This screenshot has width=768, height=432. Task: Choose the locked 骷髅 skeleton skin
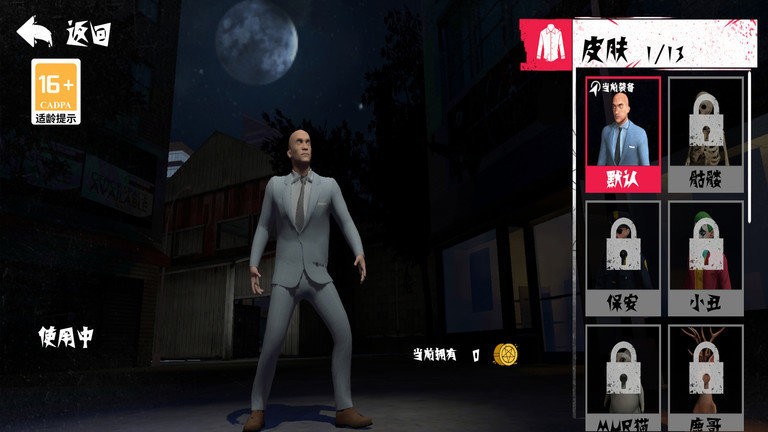click(705, 134)
